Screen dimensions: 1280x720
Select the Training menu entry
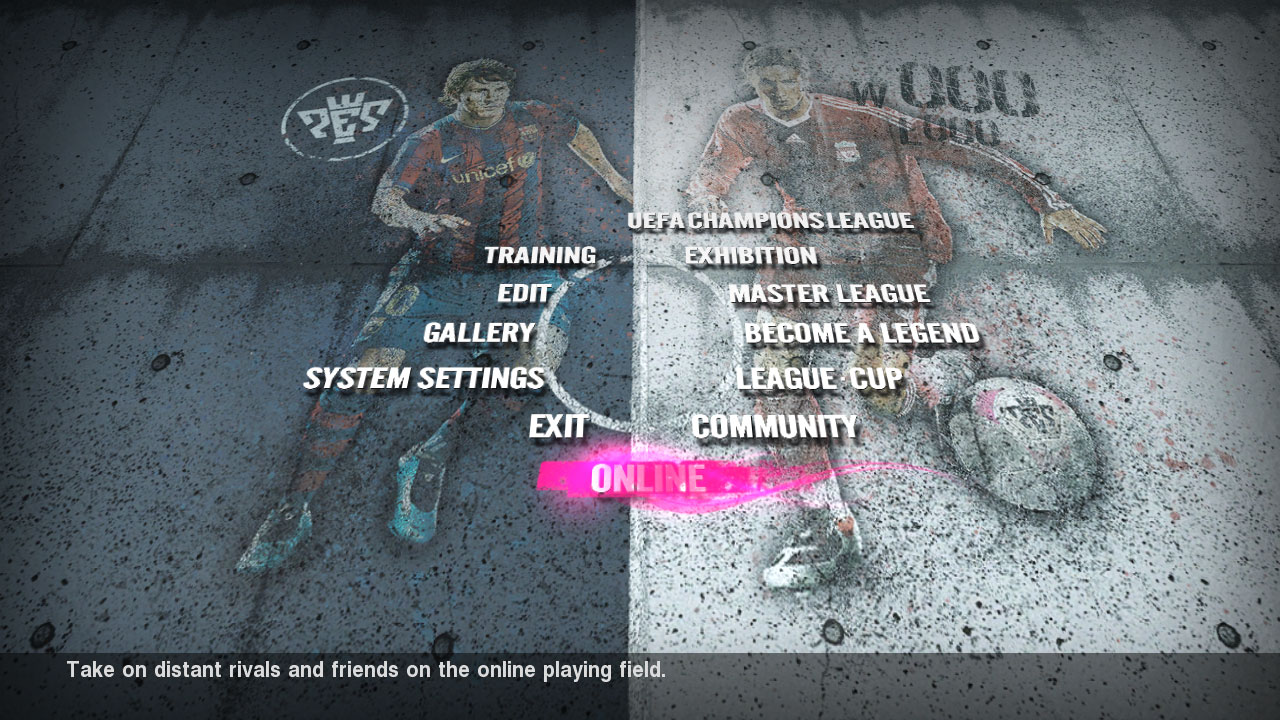(540, 256)
